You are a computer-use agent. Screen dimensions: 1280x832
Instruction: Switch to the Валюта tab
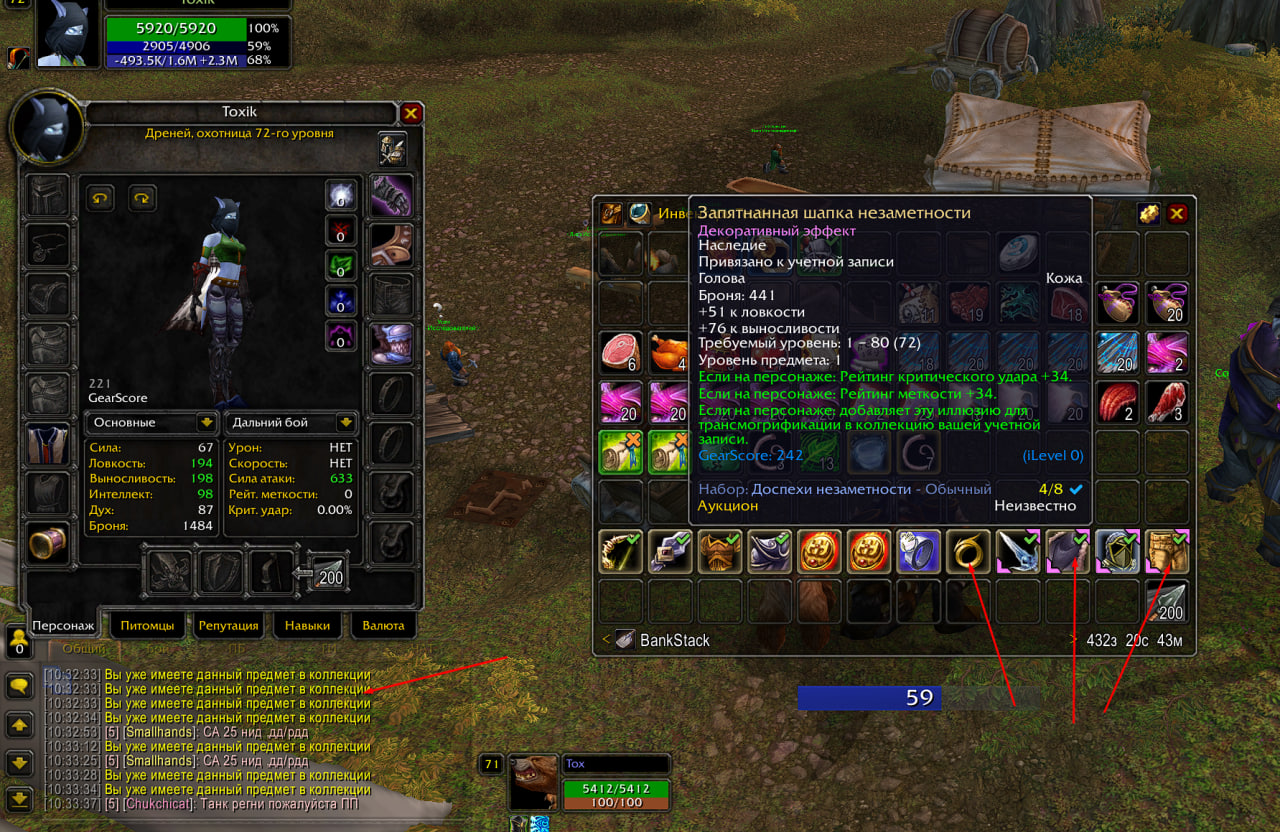384,625
